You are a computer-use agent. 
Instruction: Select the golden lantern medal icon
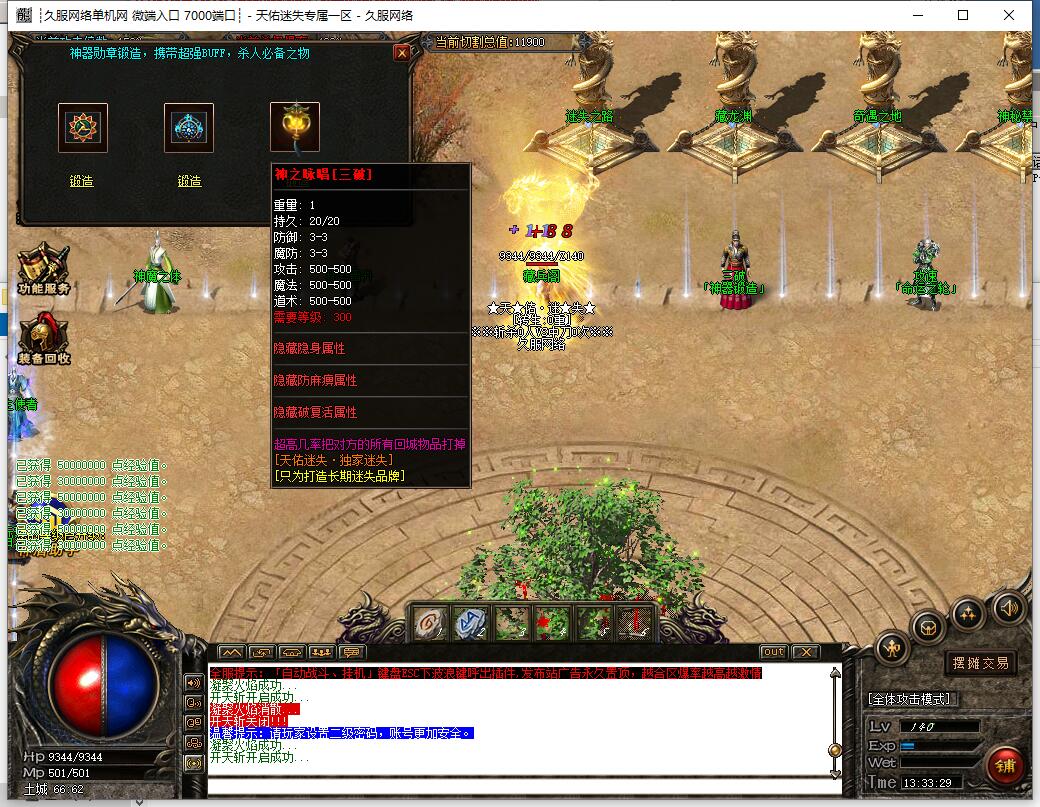(x=295, y=127)
